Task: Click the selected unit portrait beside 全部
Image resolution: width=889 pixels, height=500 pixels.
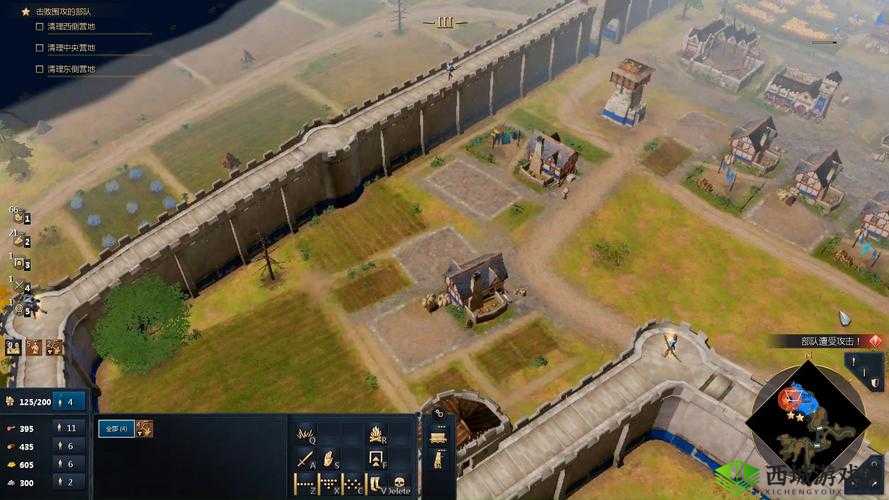Action: [144, 428]
